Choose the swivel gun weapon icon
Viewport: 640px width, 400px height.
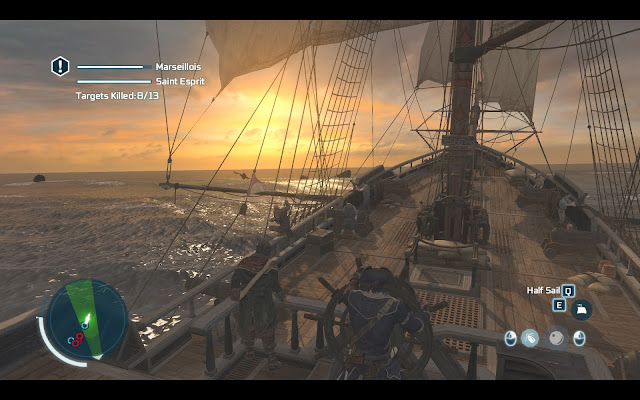(x=531, y=338)
